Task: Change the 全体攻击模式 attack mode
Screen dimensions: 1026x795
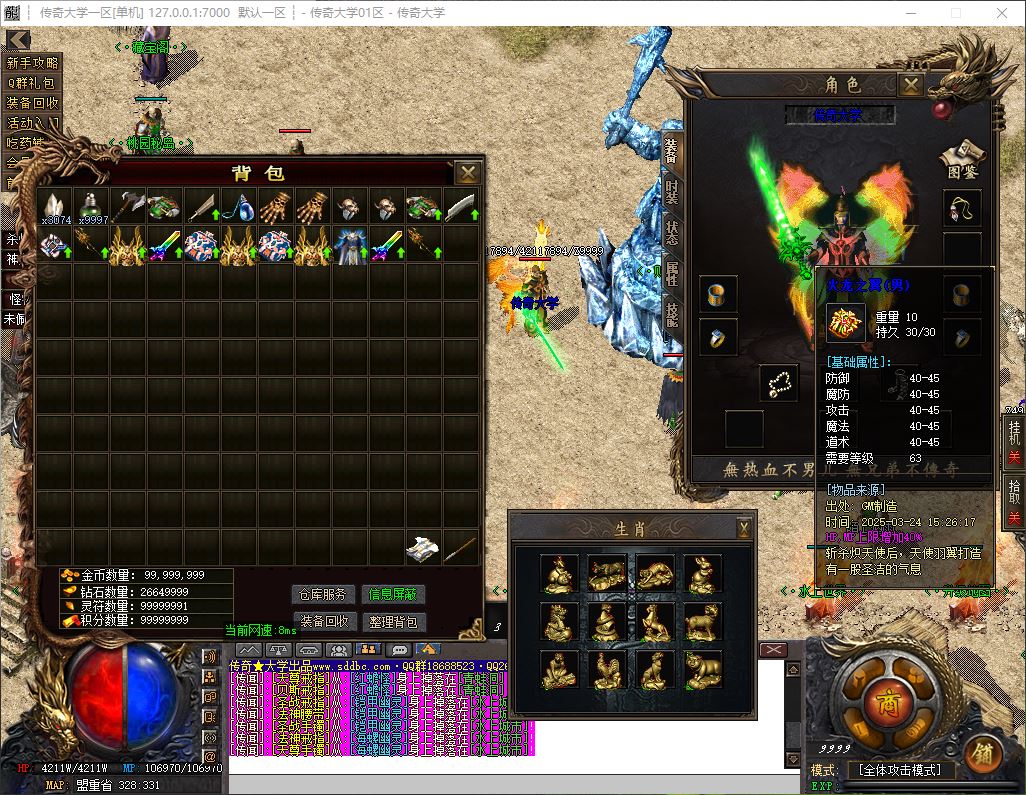Action: [x=900, y=770]
